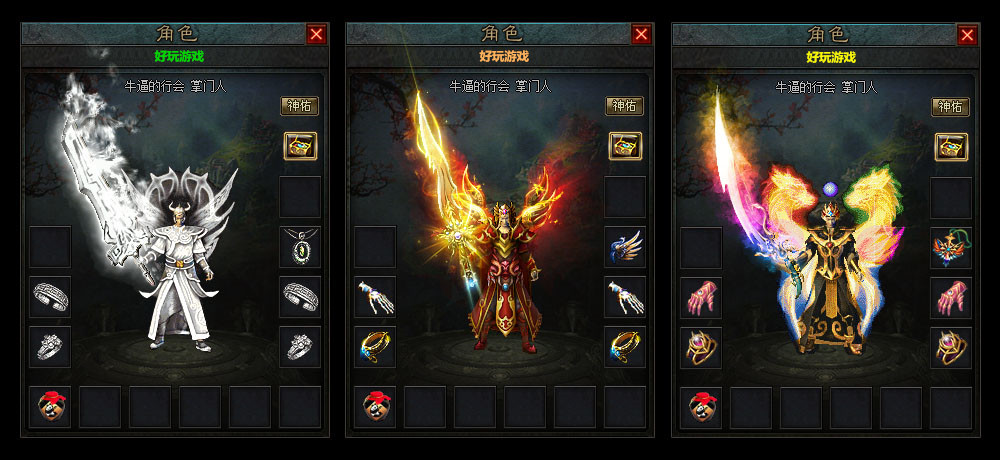Image resolution: width=1000 pixels, height=460 pixels.
Task: Open the treasure chest in red-armored character panel
Action: (624, 146)
